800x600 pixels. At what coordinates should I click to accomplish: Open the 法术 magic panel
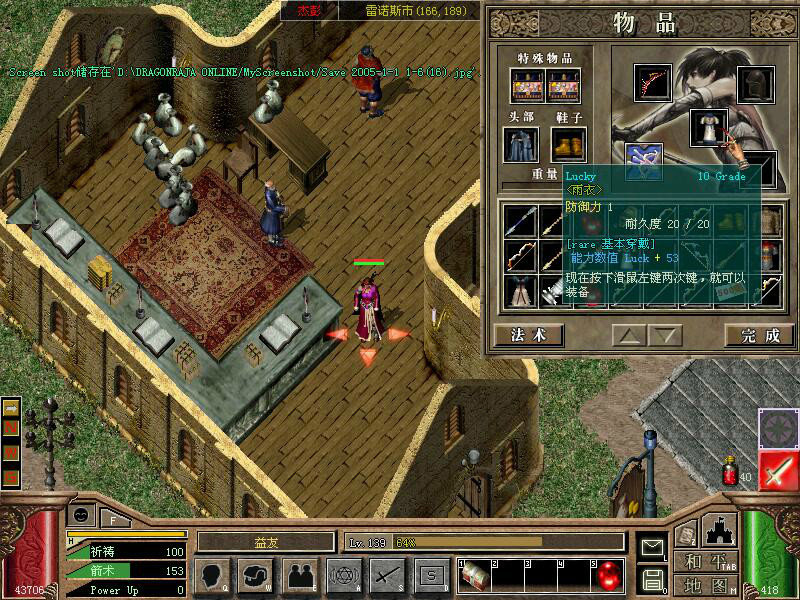point(528,335)
